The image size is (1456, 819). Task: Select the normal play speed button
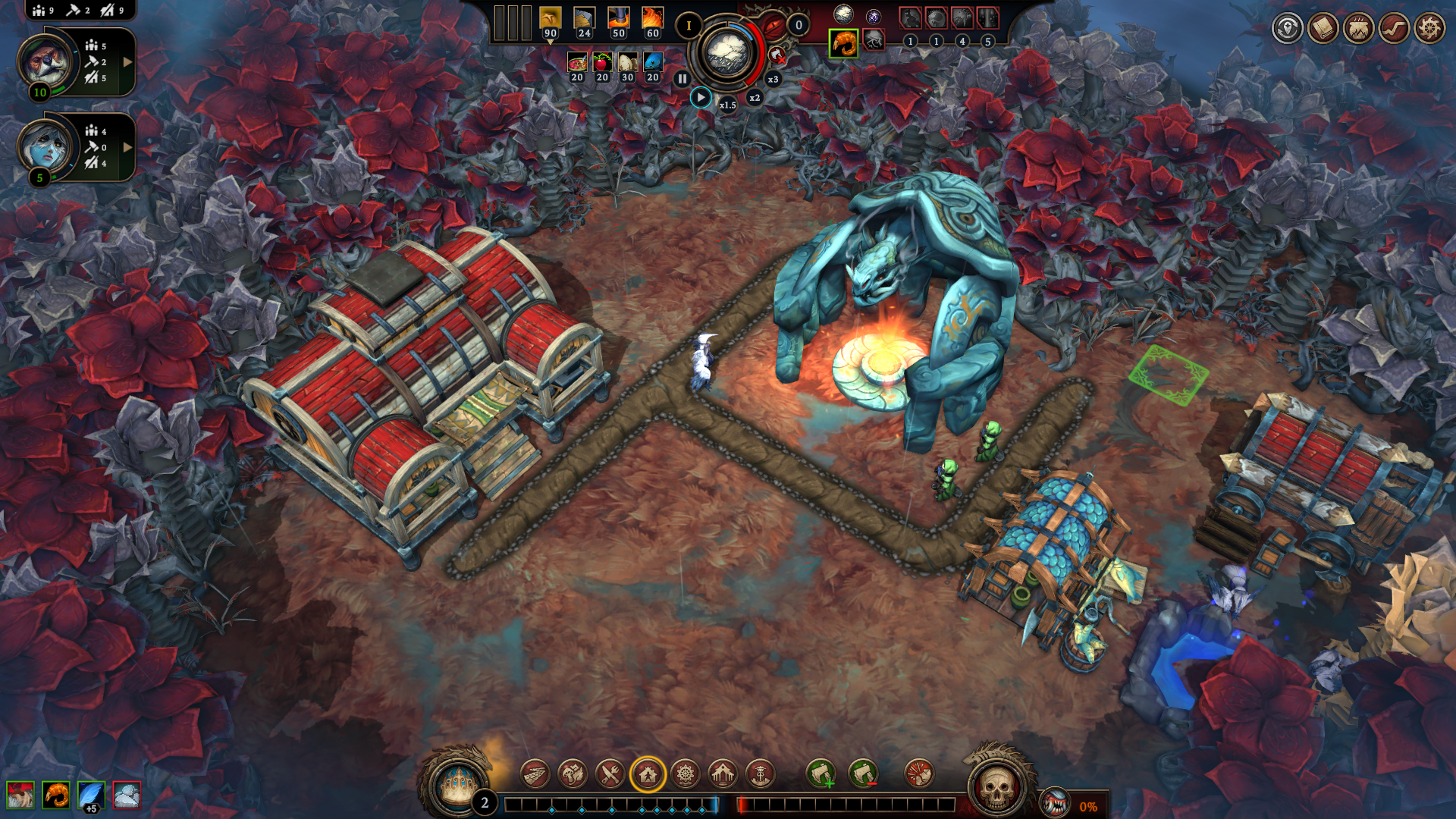click(701, 98)
